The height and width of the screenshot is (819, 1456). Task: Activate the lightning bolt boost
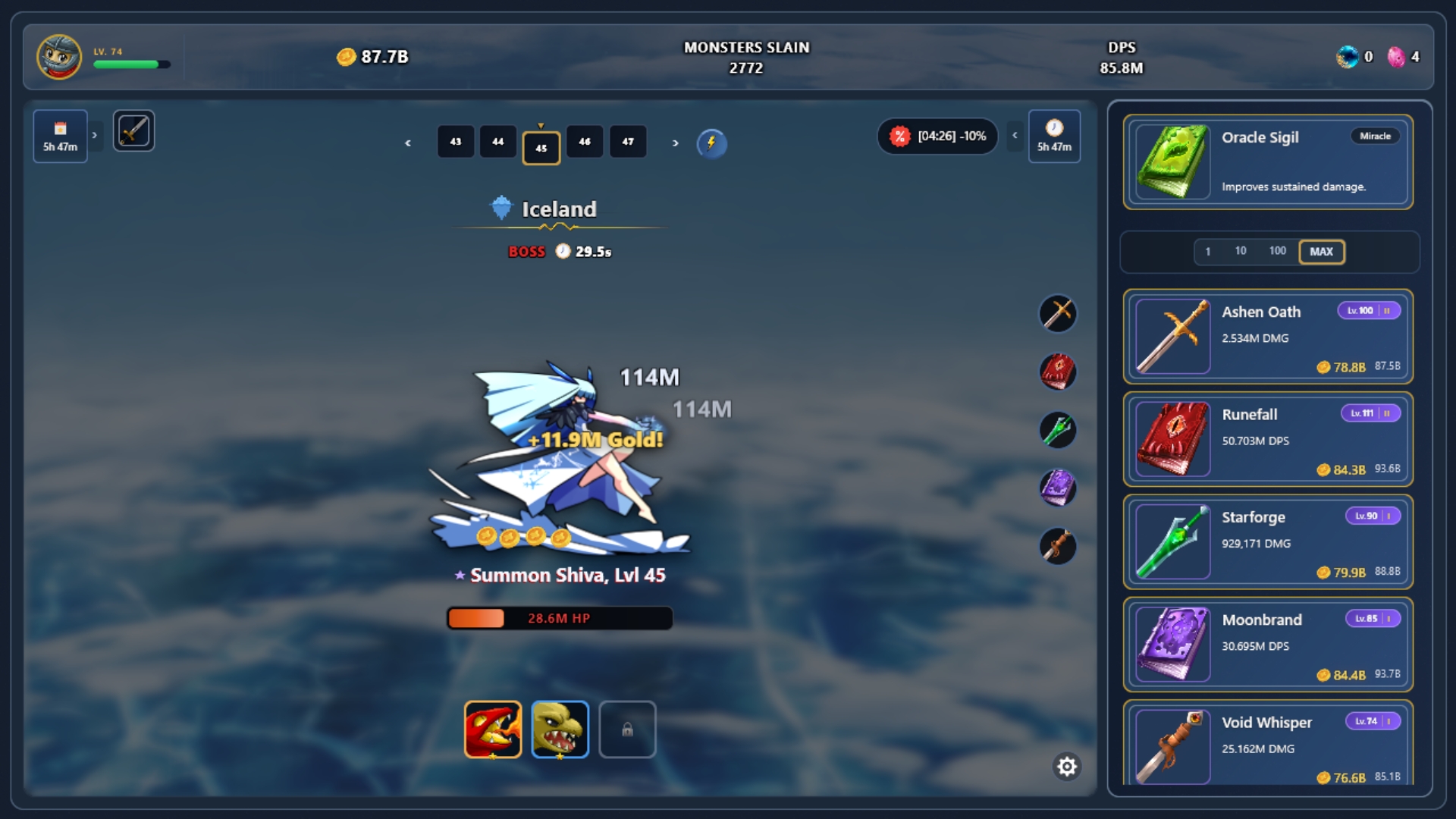coord(711,143)
